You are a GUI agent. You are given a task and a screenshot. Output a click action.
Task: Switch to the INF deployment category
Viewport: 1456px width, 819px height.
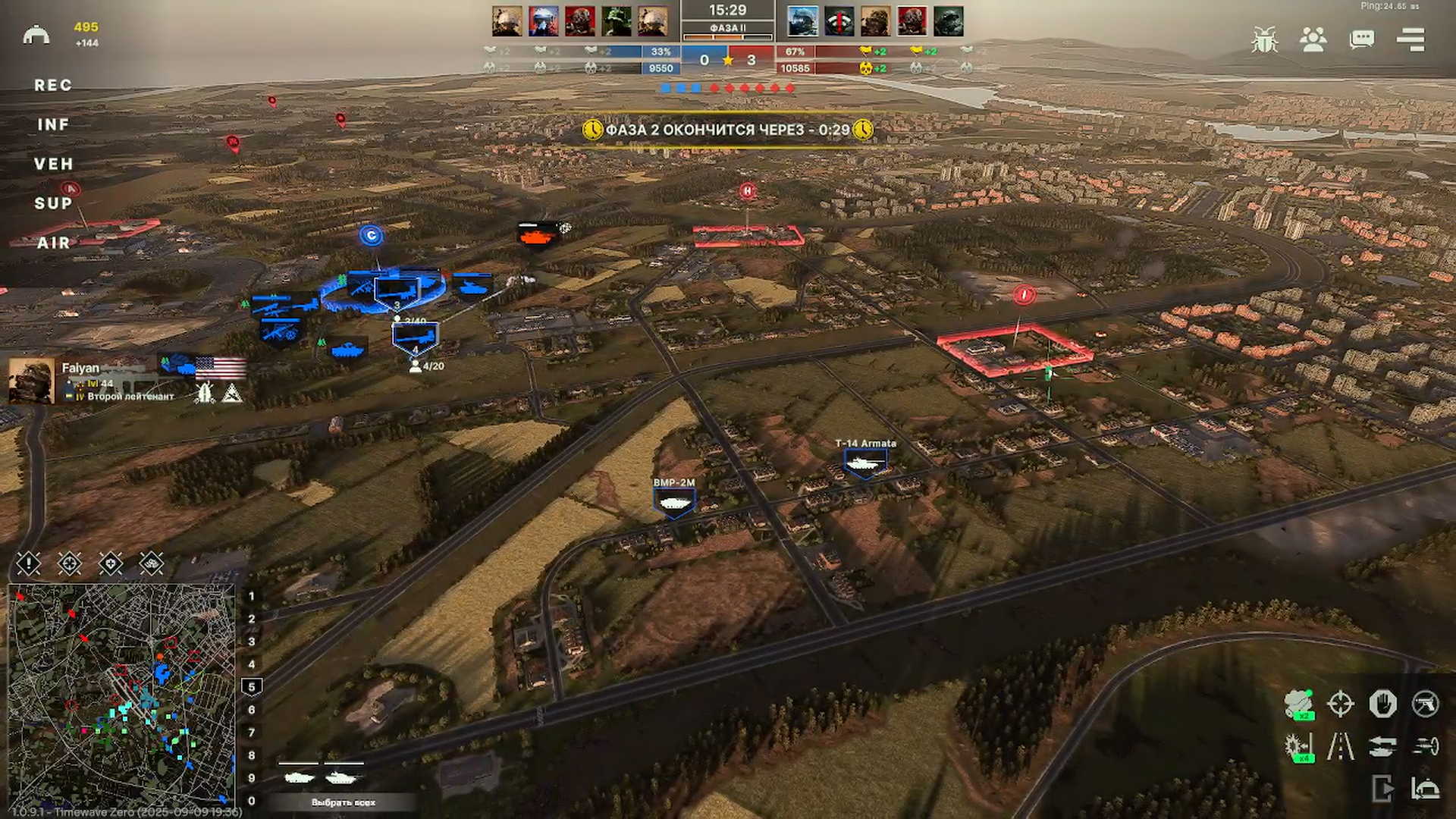(x=53, y=125)
